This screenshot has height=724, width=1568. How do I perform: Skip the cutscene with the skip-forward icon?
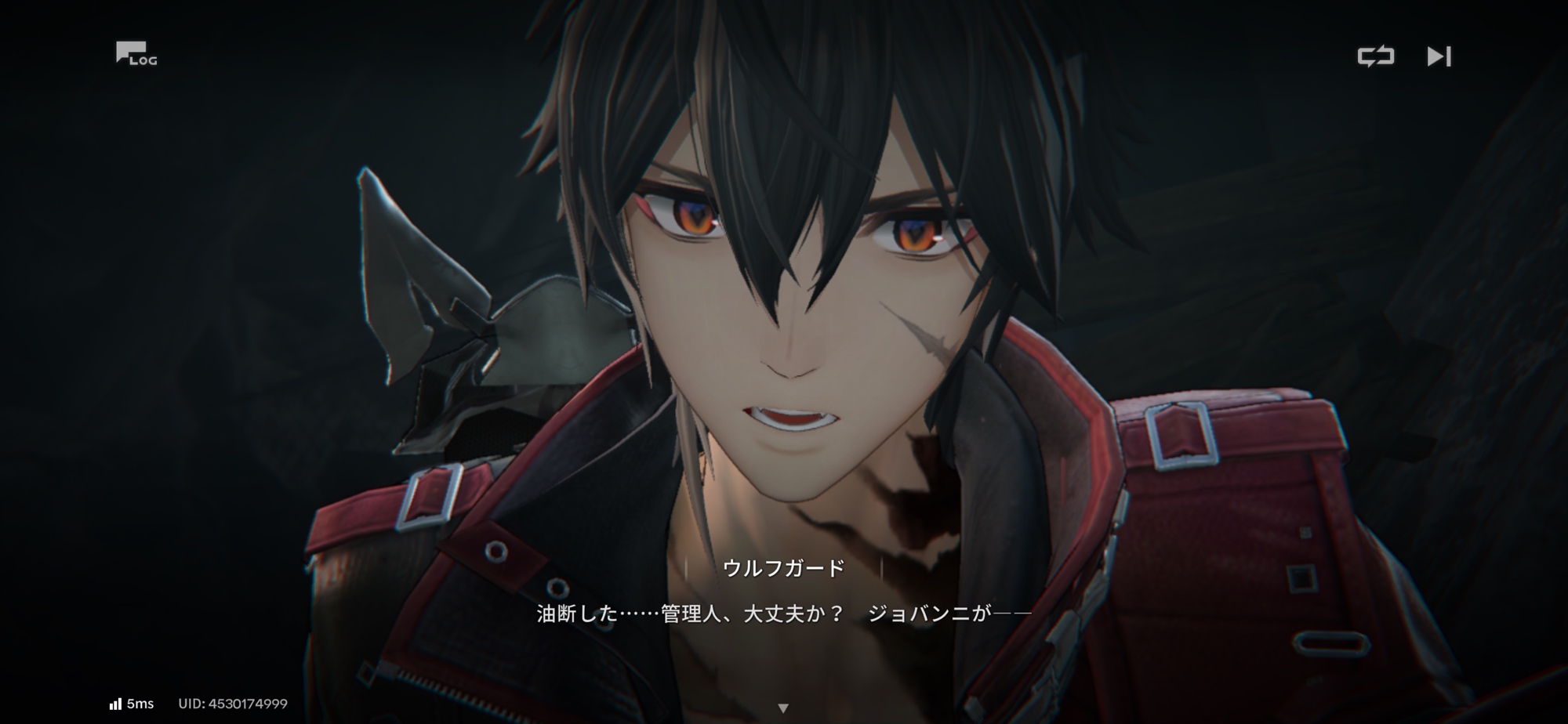(x=1439, y=56)
